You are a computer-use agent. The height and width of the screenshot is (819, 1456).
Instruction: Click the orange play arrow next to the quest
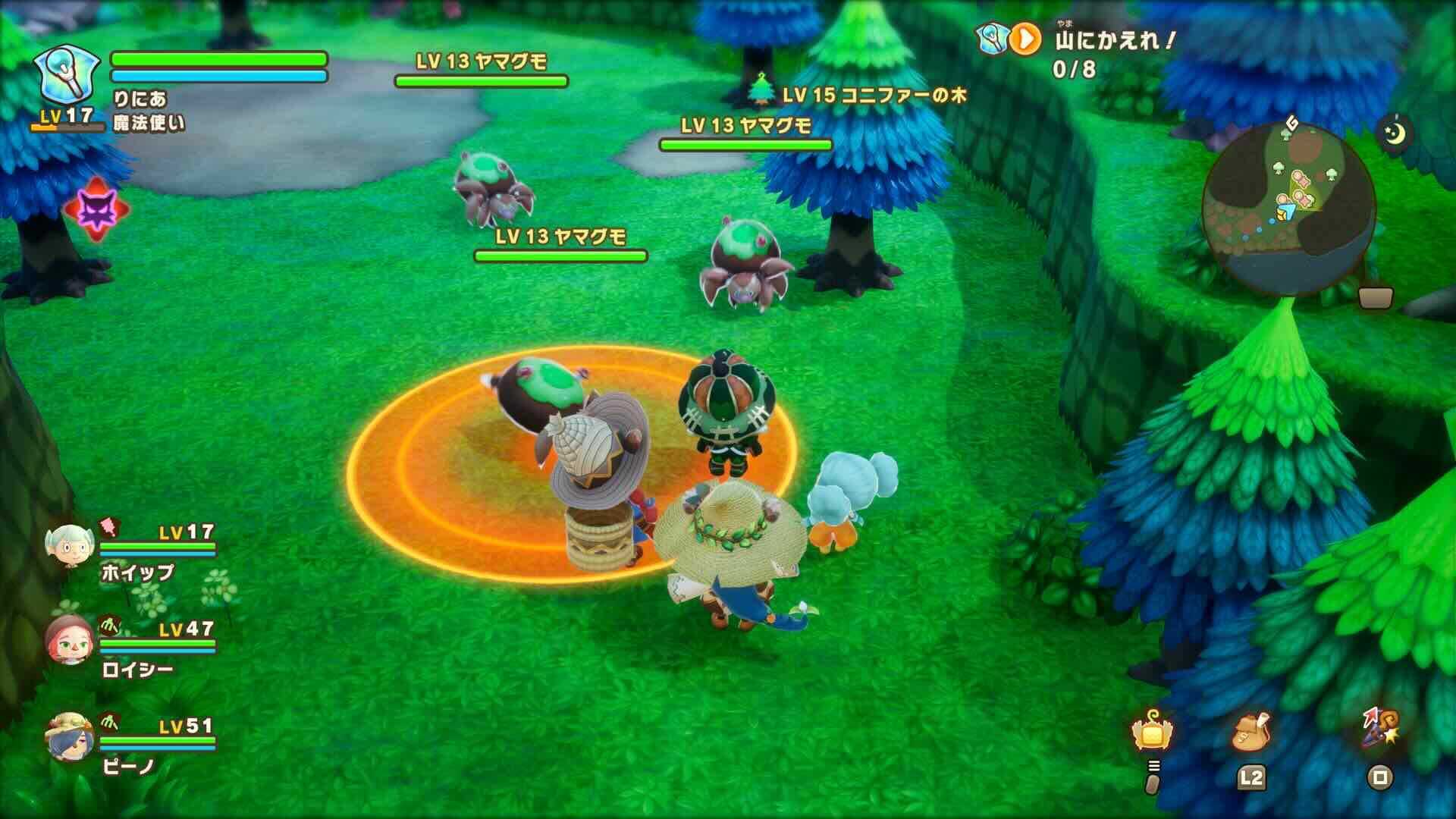(1026, 39)
